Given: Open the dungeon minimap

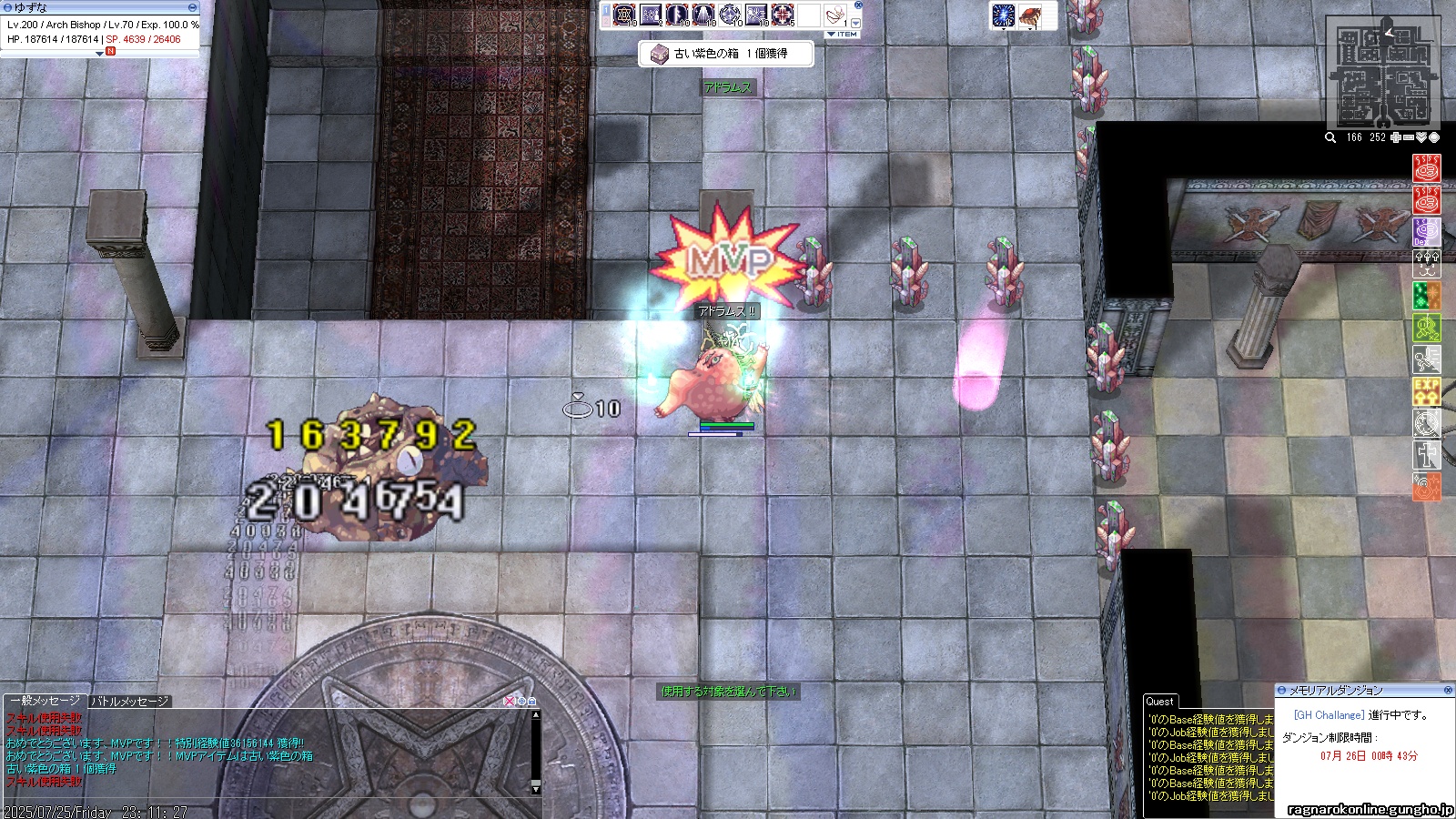Looking at the screenshot, I should click(x=1381, y=75).
